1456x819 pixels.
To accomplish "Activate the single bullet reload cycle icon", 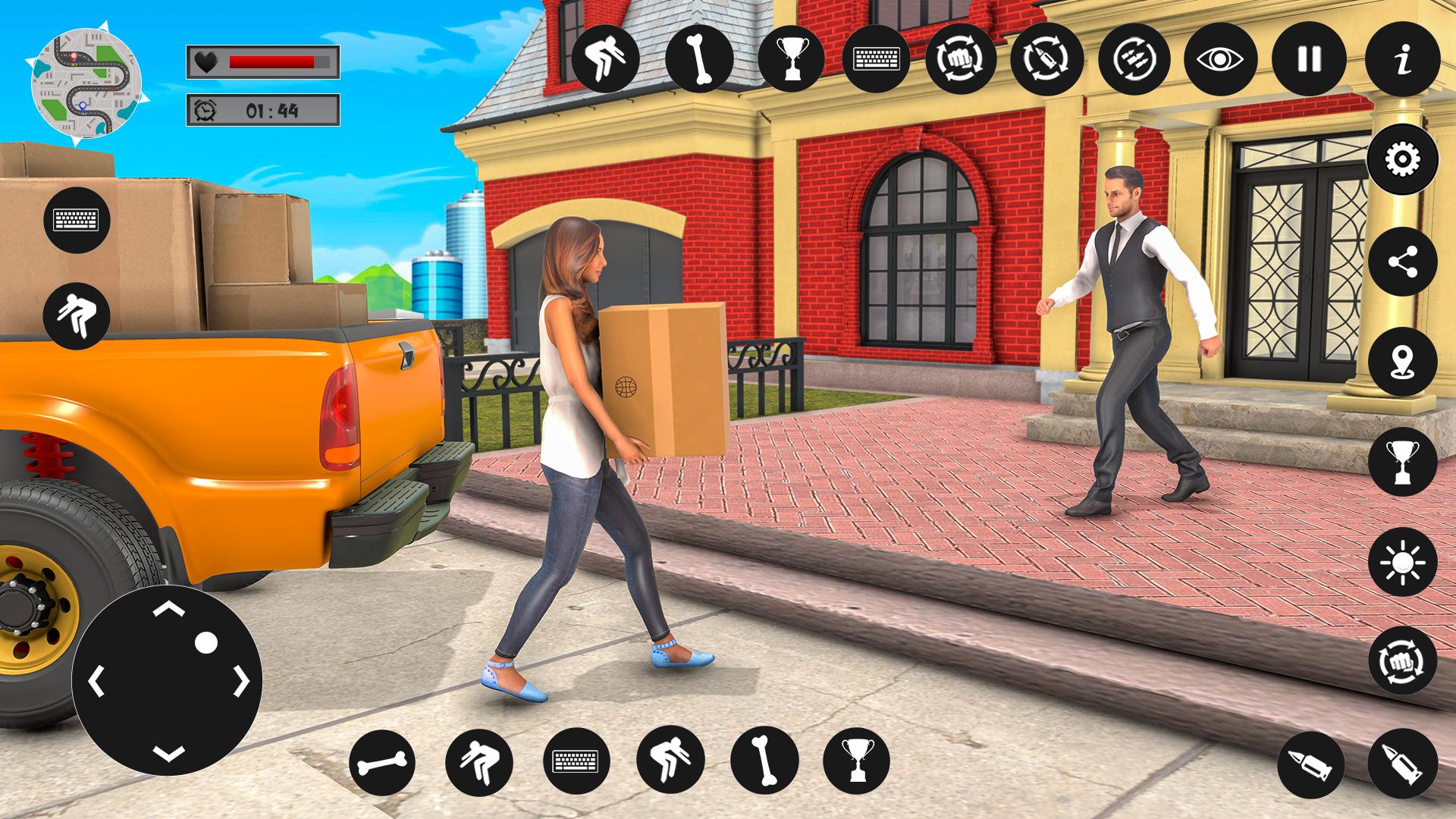I will 1046,59.
